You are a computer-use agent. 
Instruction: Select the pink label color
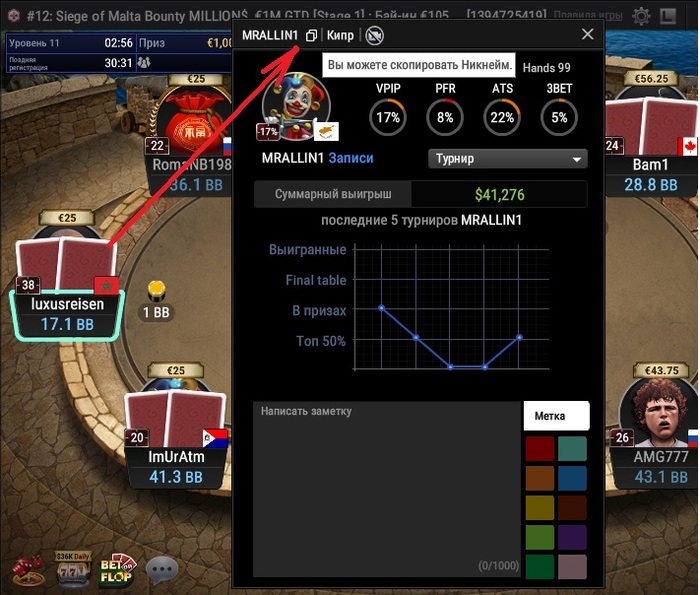tap(572, 567)
